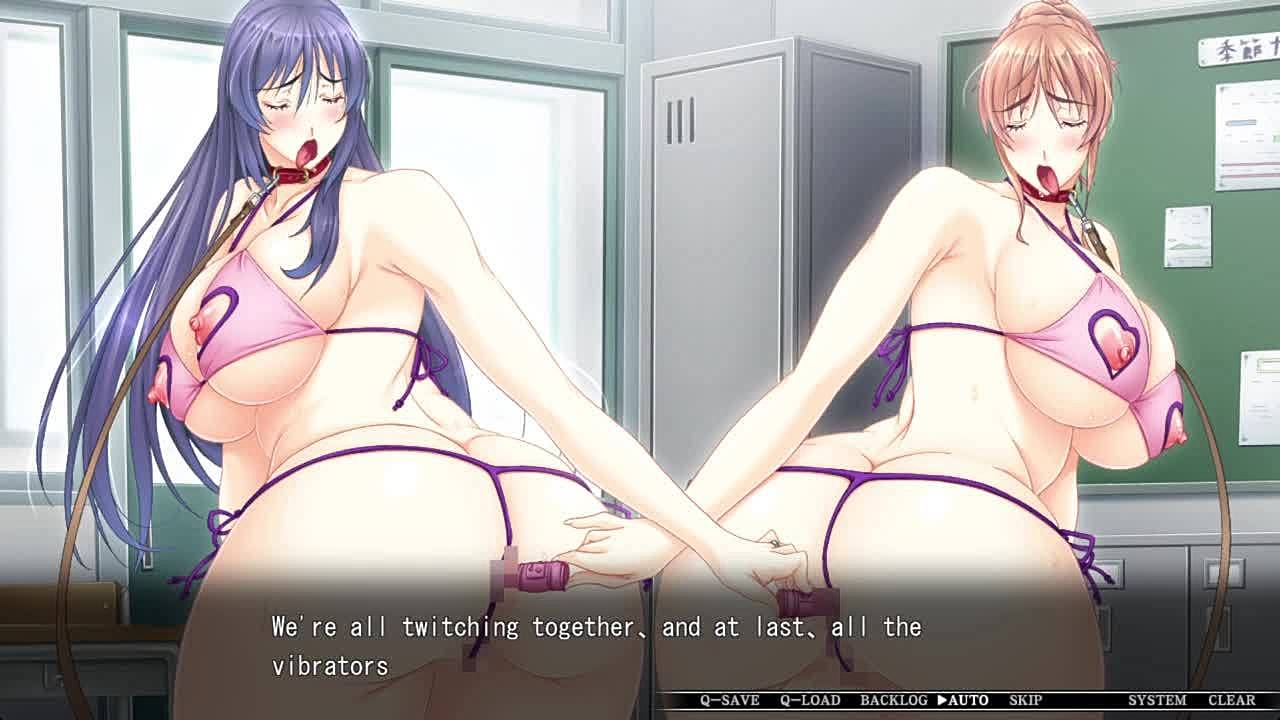Screen dimensions: 1280x720
Task: Activate SKIP to fast-forward text
Action: tap(1025, 701)
